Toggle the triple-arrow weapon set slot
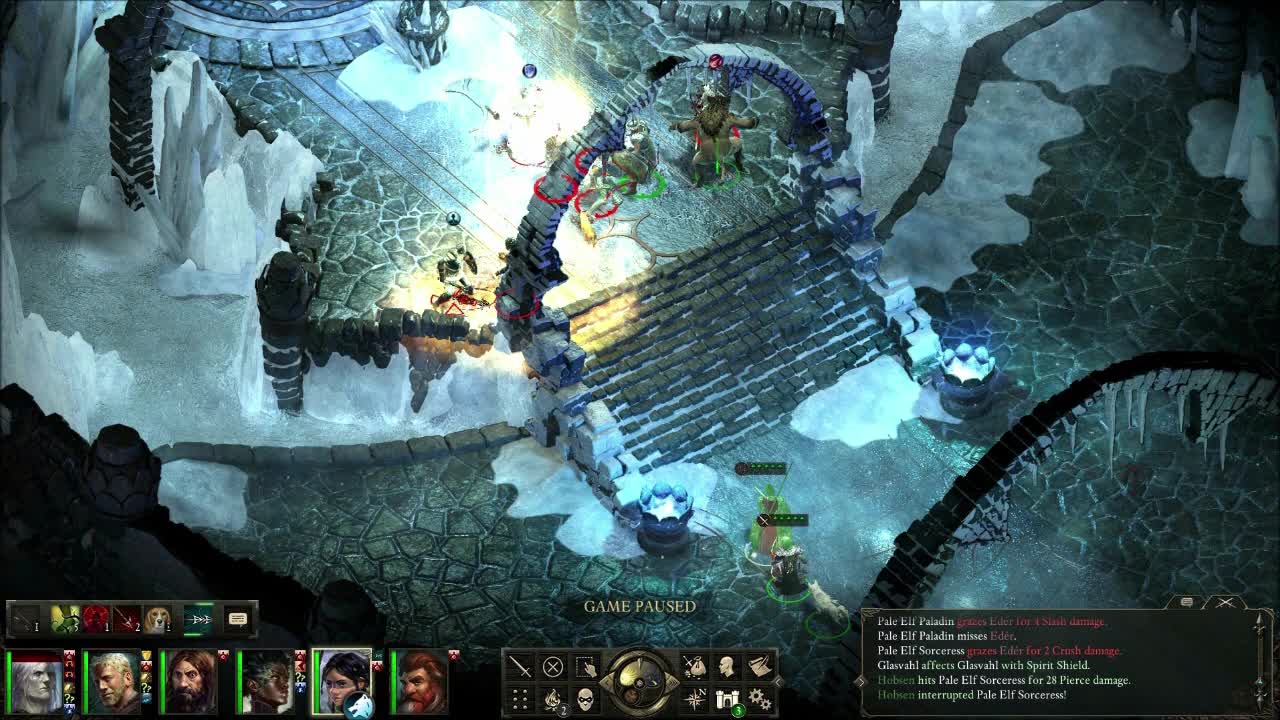Image resolution: width=1280 pixels, height=720 pixels. click(199, 620)
